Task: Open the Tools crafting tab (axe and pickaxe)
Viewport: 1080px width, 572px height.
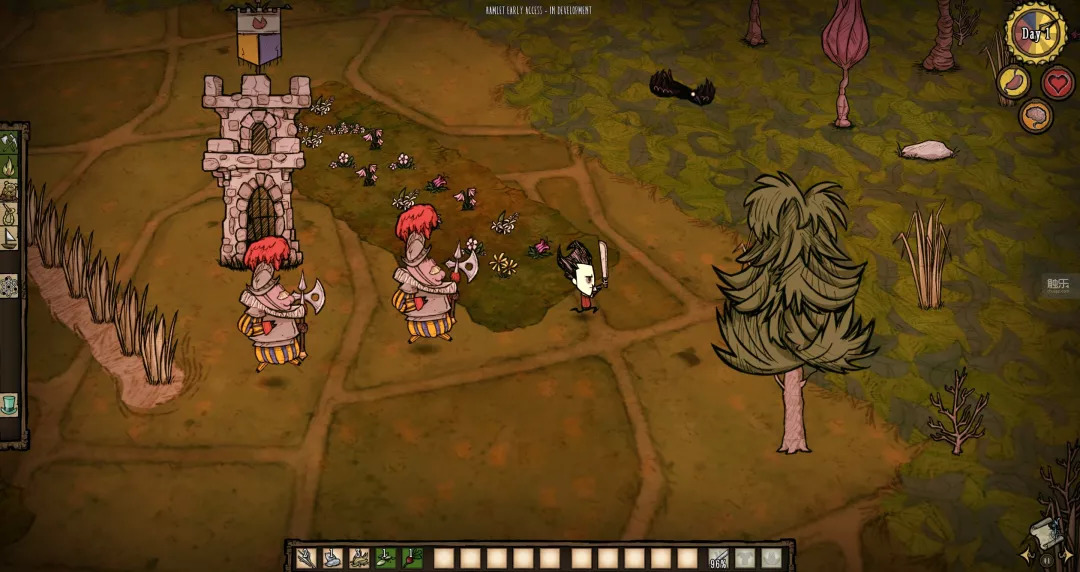Action: click(x=10, y=142)
